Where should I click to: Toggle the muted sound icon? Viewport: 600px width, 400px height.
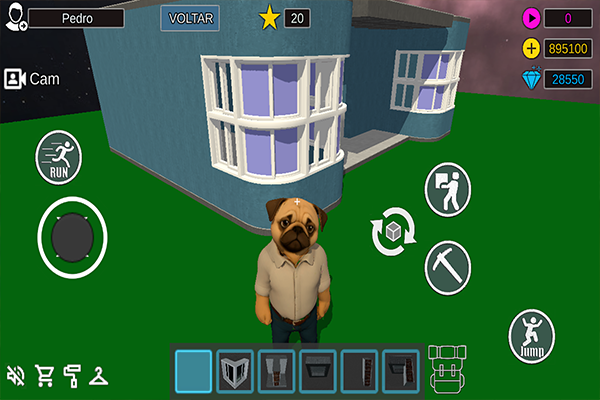[x=16, y=376]
